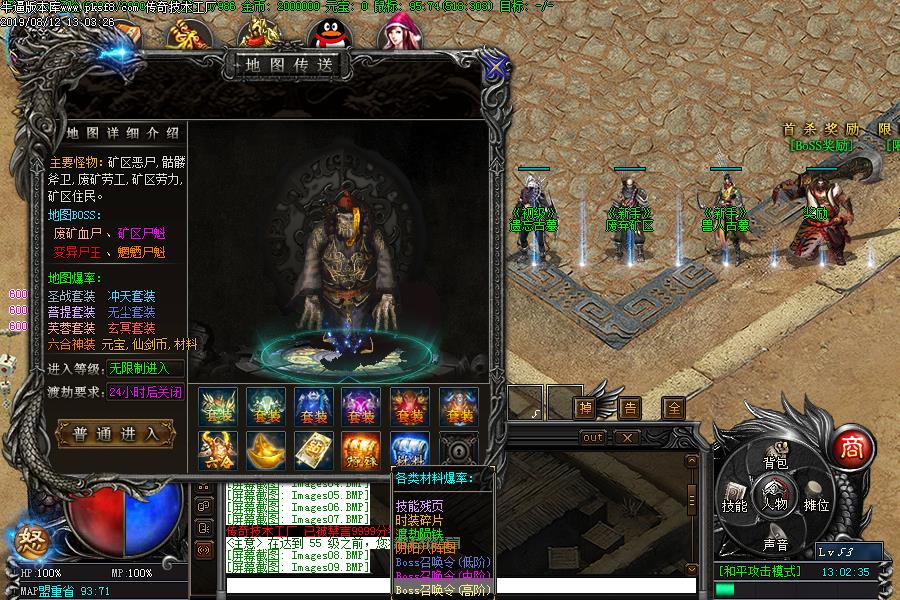The width and height of the screenshot is (900, 600).
Task: Click the pink-haired girl portrait icon
Action: (399, 32)
